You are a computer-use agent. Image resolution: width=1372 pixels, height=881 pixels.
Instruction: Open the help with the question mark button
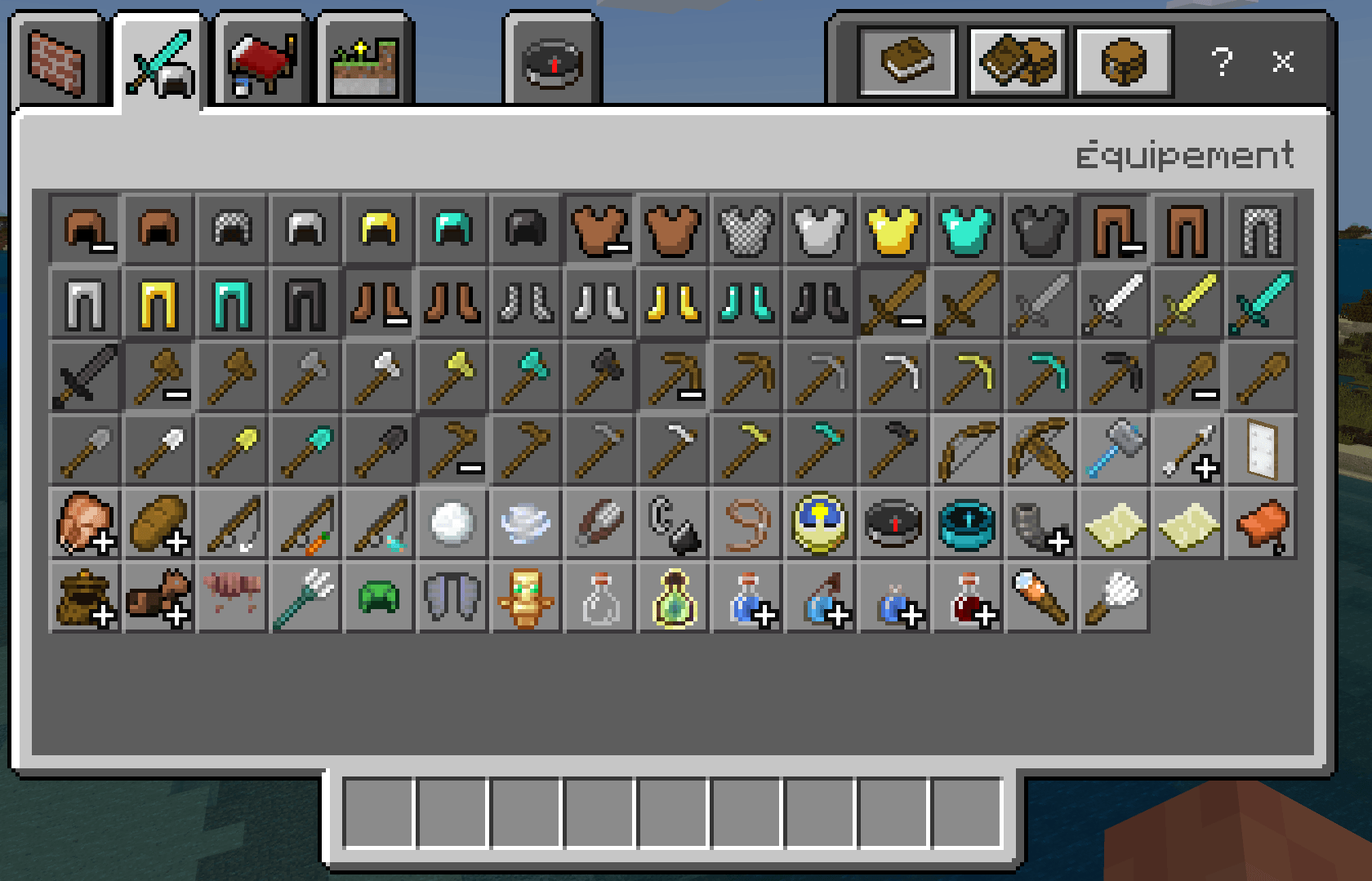pyautogui.click(x=1223, y=61)
